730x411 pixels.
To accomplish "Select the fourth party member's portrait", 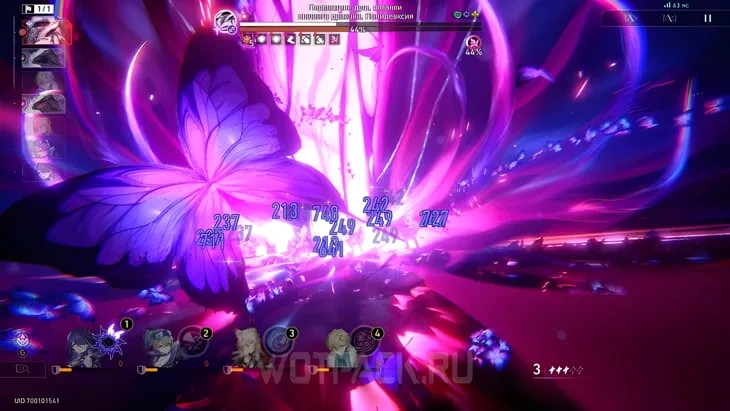I will (x=338, y=349).
